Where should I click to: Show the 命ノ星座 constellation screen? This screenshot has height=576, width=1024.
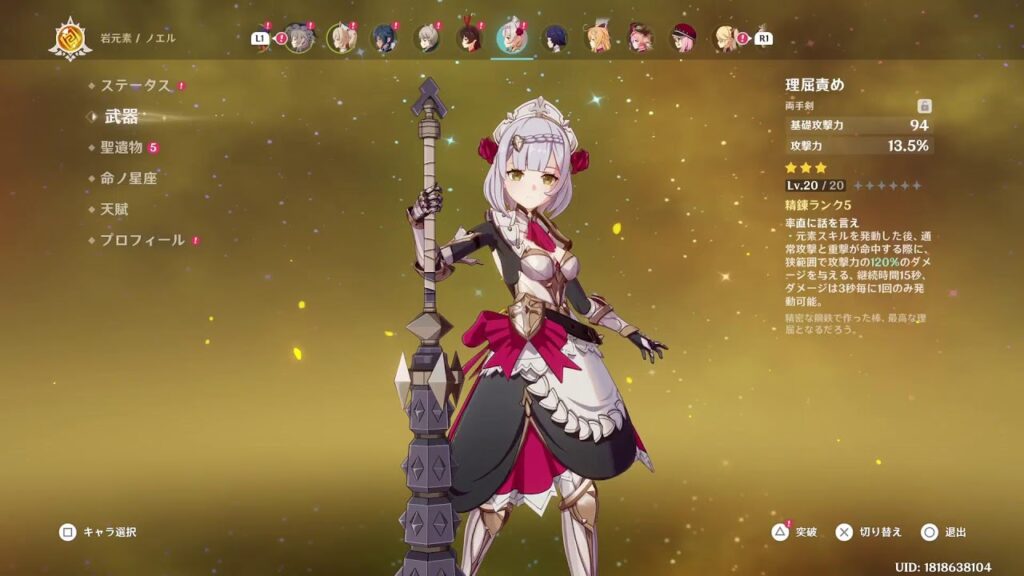pos(128,178)
